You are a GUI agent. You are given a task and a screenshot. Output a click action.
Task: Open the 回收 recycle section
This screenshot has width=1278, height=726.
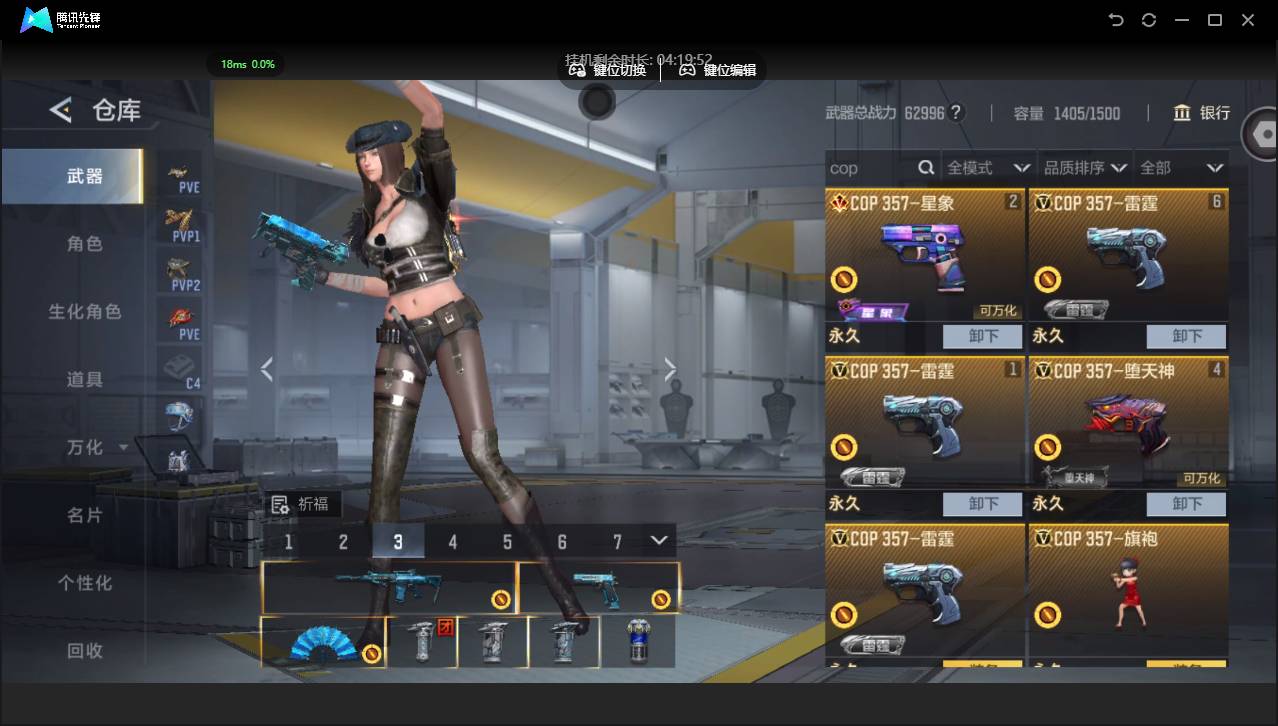click(84, 650)
